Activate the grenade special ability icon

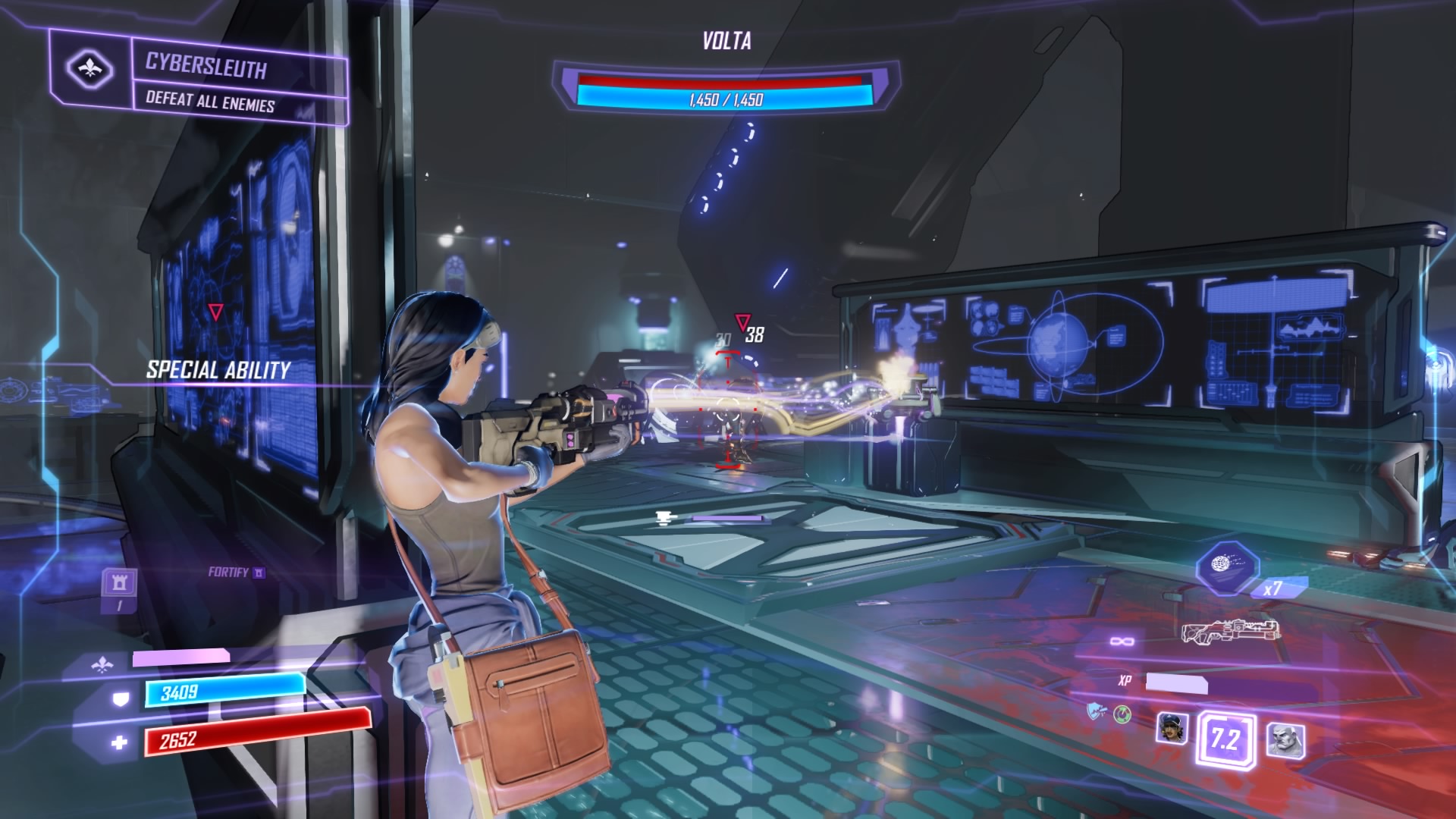pos(1226,566)
